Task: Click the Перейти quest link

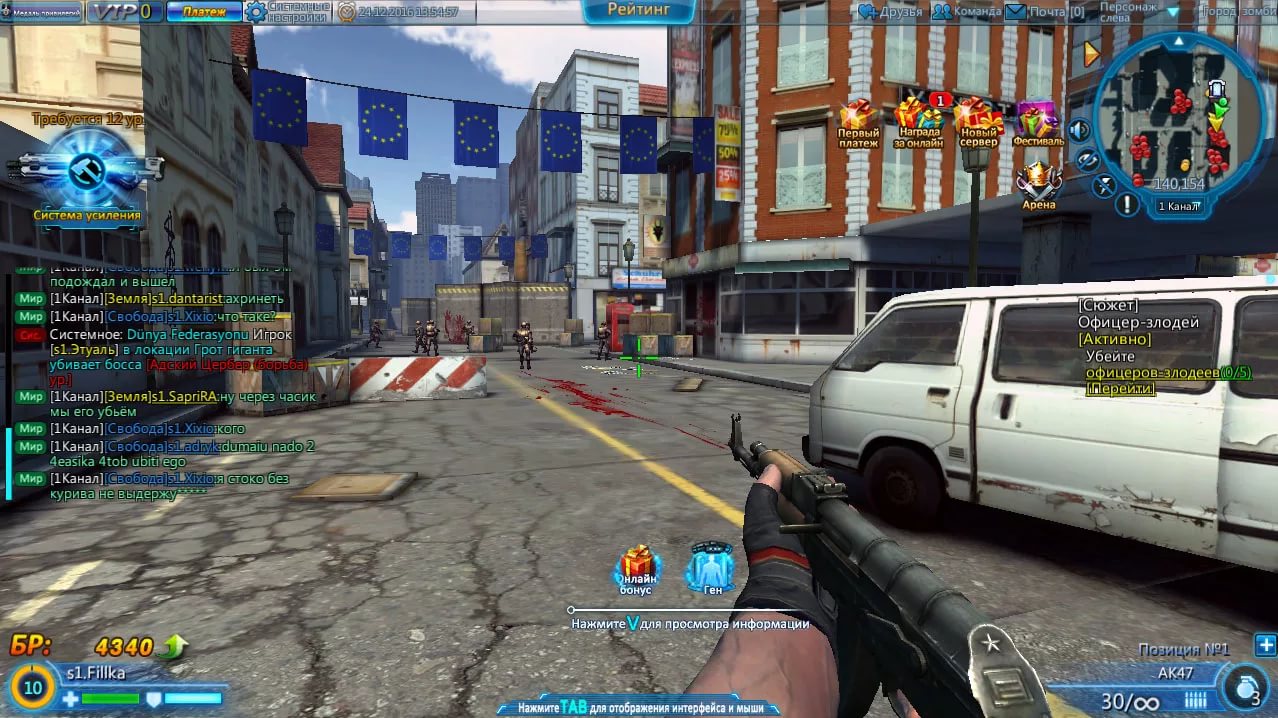Action: point(1120,389)
